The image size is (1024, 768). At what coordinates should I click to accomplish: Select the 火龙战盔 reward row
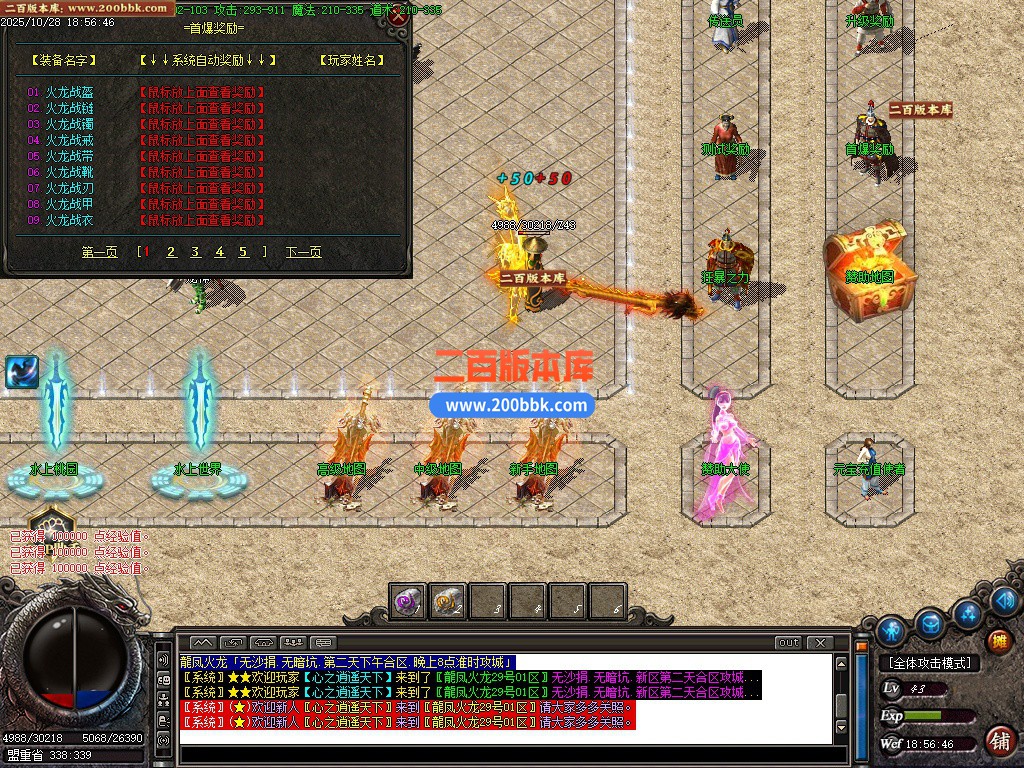69,92
